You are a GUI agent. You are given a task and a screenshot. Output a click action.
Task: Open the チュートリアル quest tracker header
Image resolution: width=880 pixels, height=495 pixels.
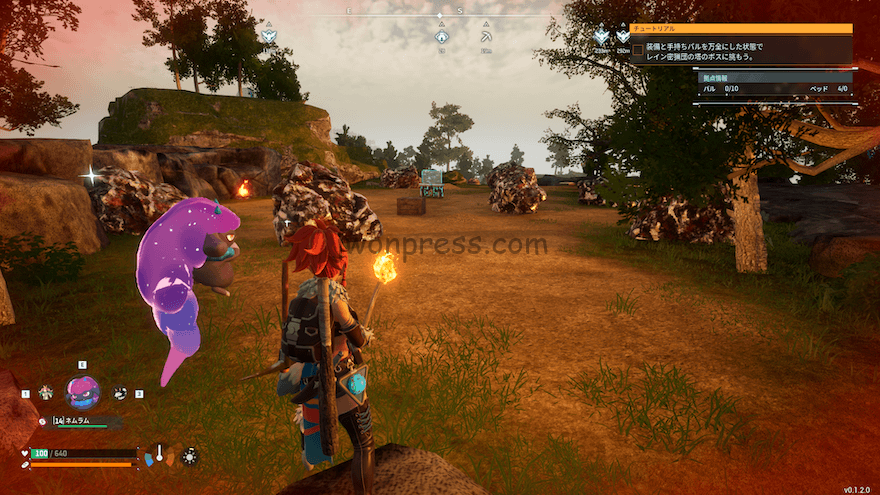pos(741,29)
